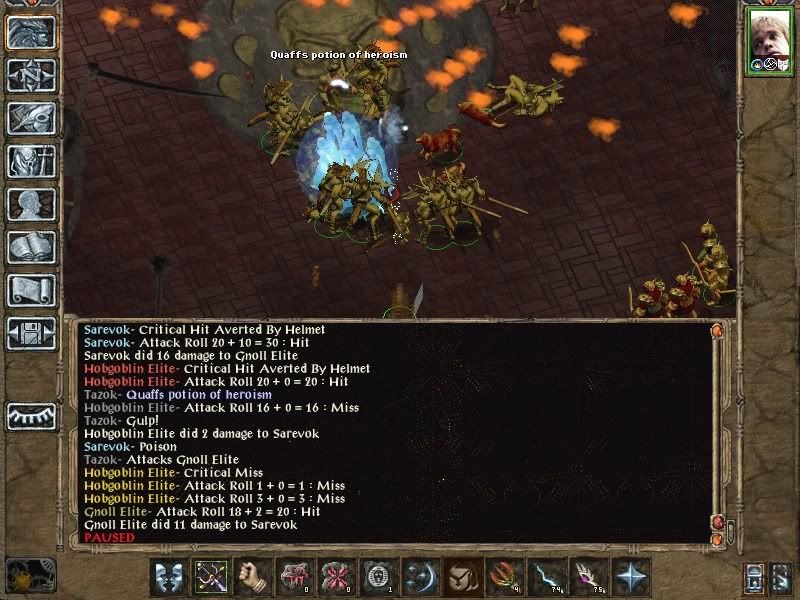The image size is (800, 600).
Task: Use the lightning bolt wand quick item
Action: 547,577
